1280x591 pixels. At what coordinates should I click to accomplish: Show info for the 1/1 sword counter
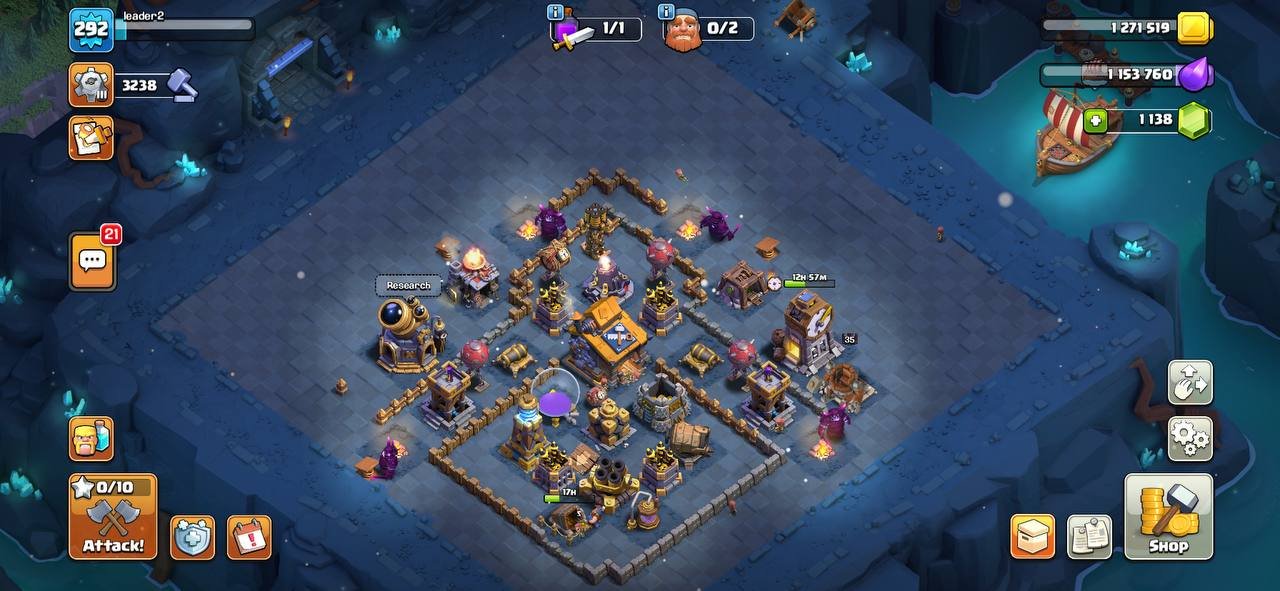[555, 12]
